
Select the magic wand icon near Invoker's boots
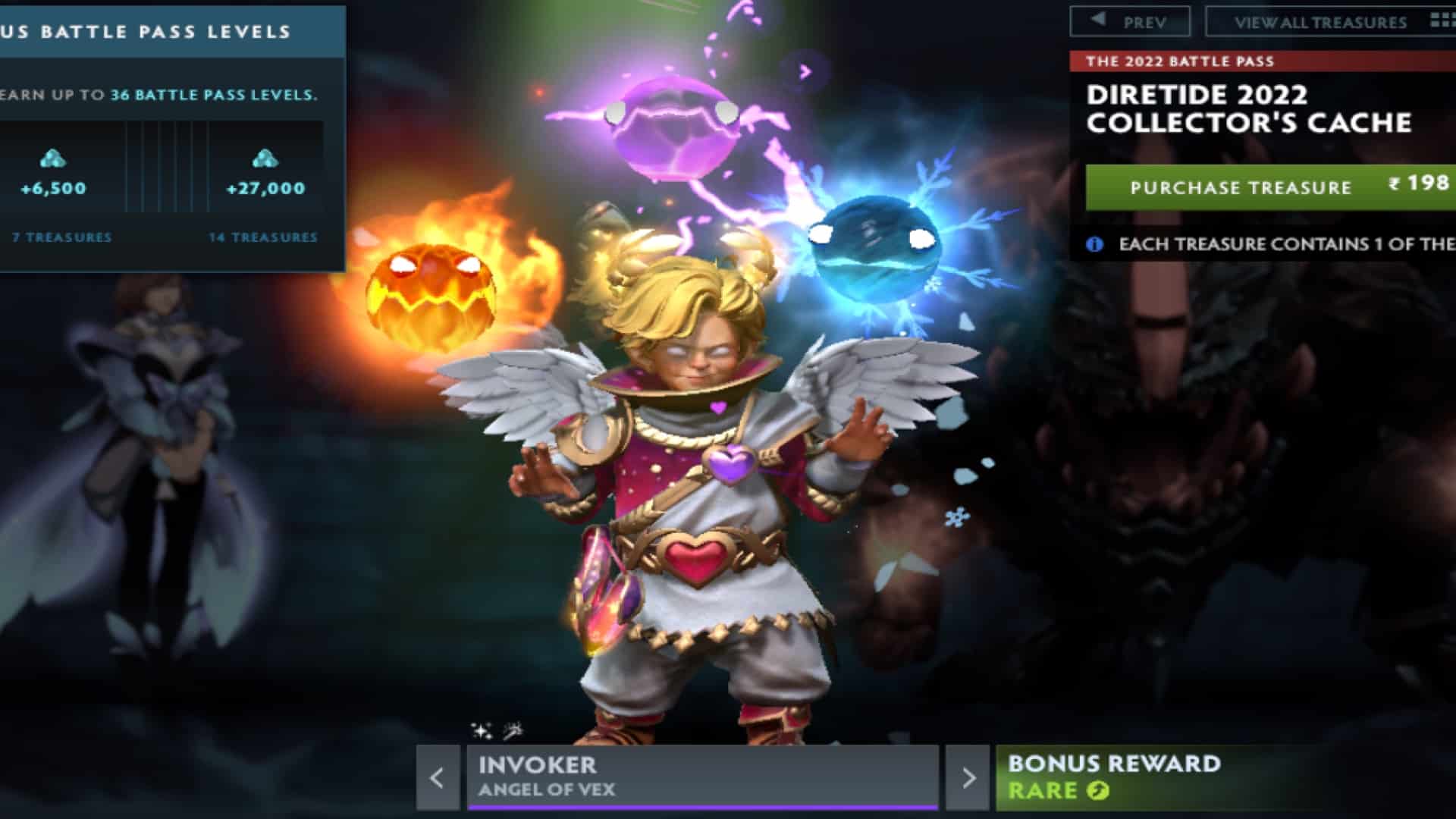pyautogui.click(x=514, y=730)
